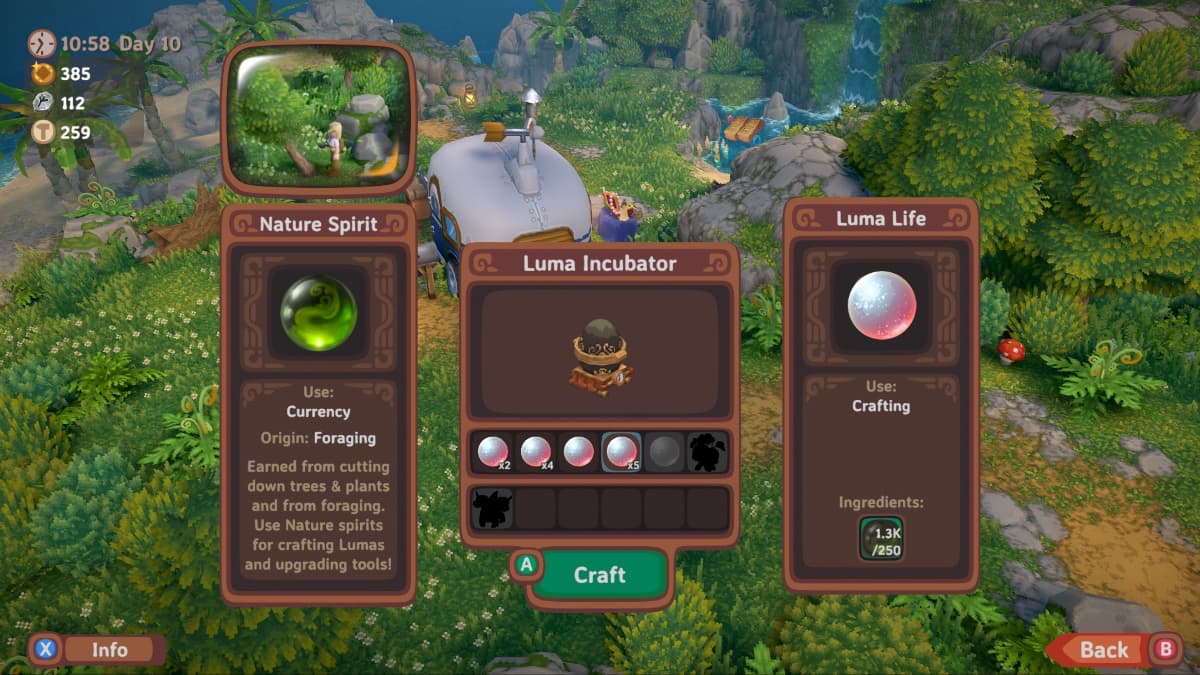This screenshot has width=1200, height=675.
Task: Select the greyed-out orb recipe slot
Action: [x=664, y=452]
